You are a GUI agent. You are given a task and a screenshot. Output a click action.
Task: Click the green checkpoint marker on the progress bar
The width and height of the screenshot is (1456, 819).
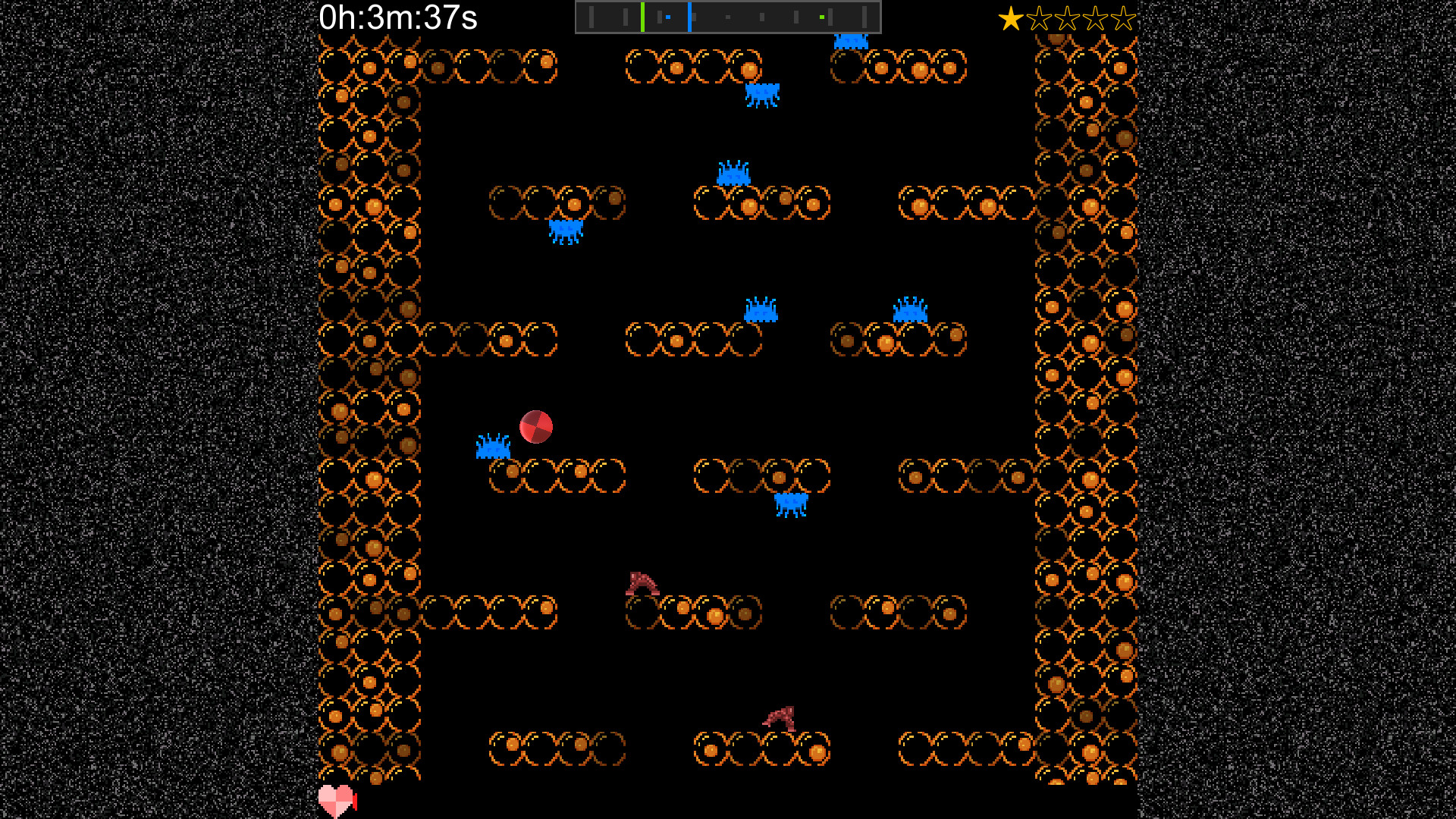coord(642,15)
